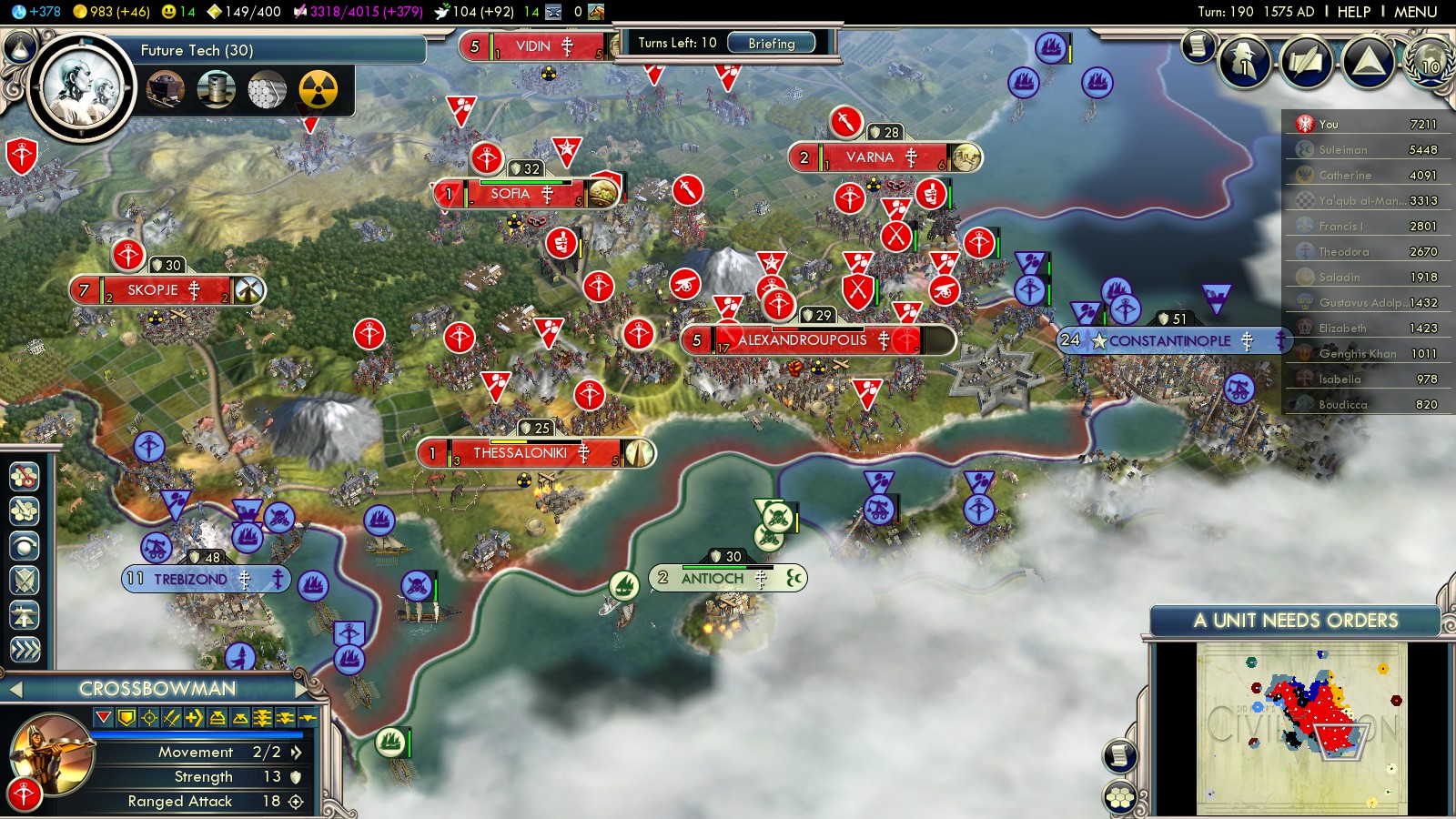Click on the minimap

coord(1301,728)
